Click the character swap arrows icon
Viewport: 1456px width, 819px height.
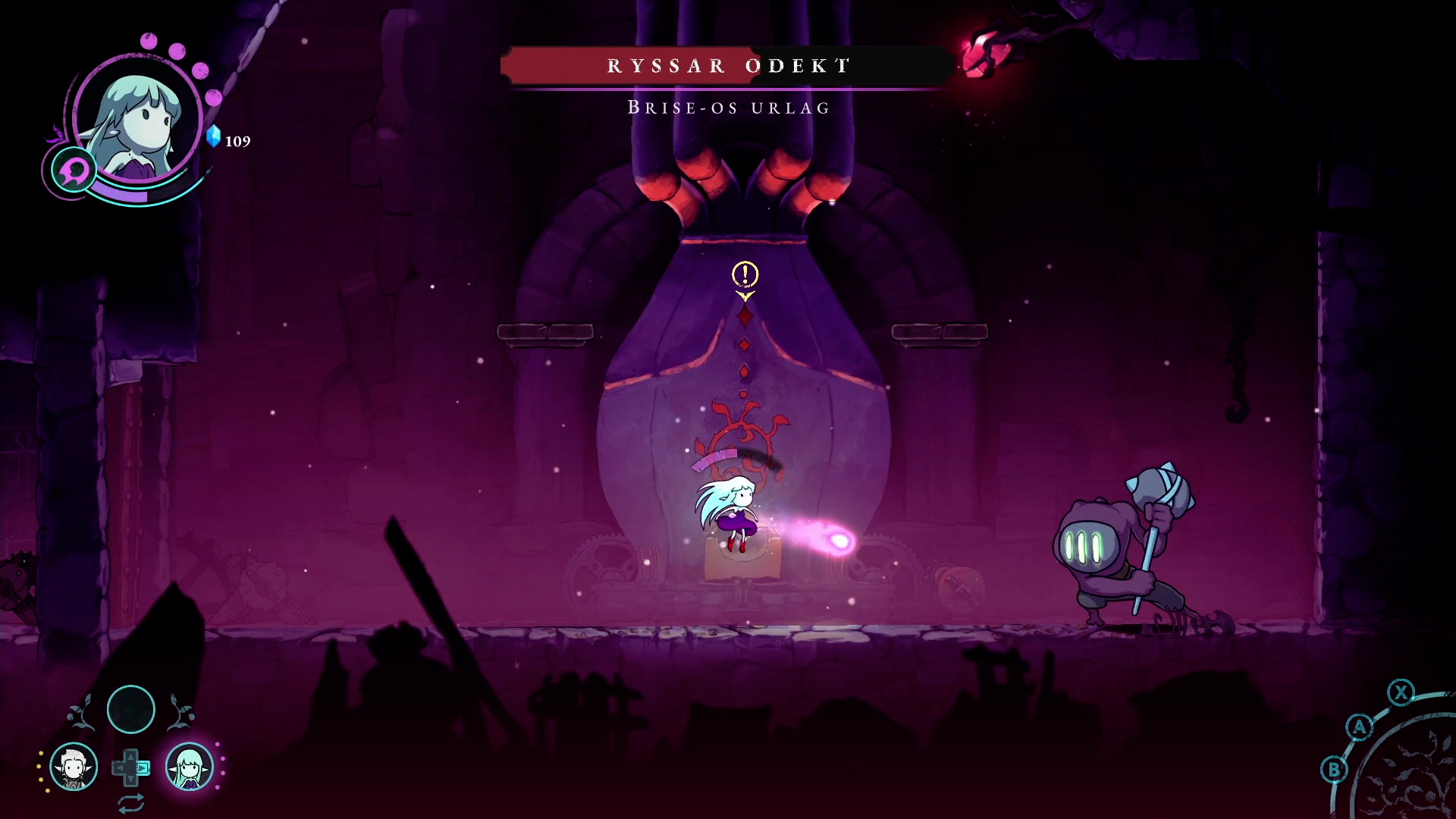131,802
